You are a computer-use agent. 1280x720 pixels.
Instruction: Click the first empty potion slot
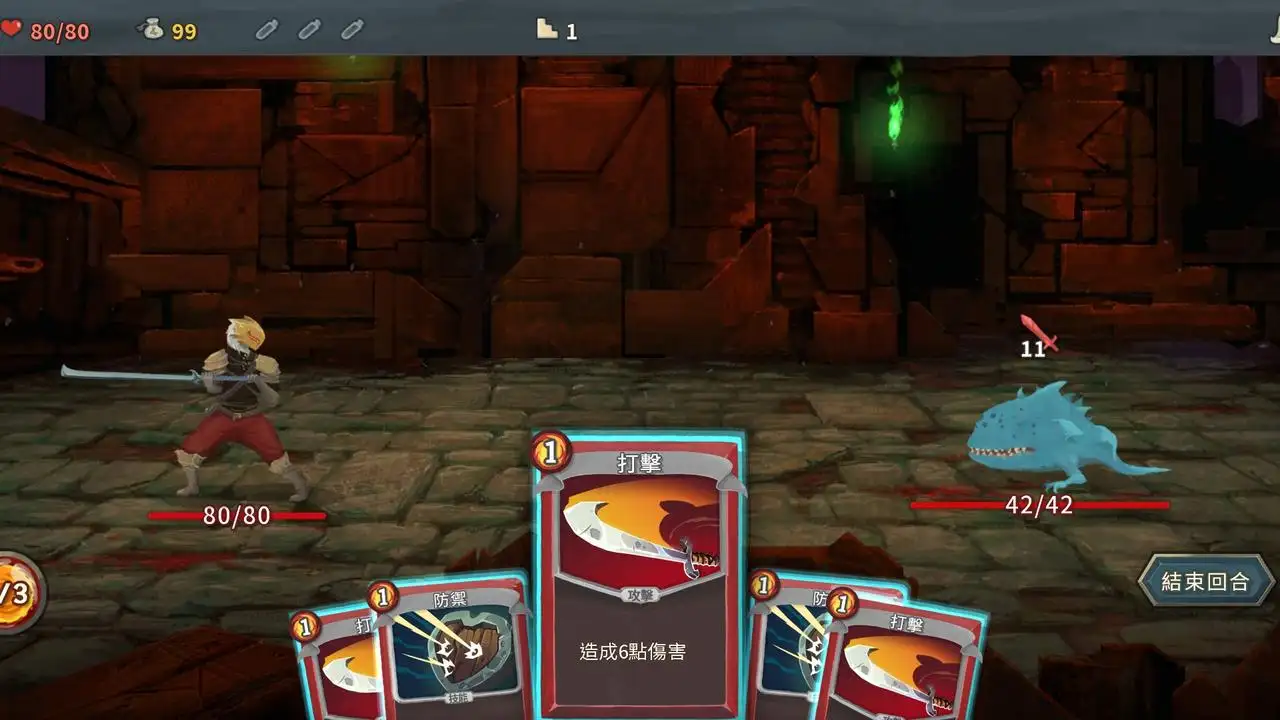point(266,30)
